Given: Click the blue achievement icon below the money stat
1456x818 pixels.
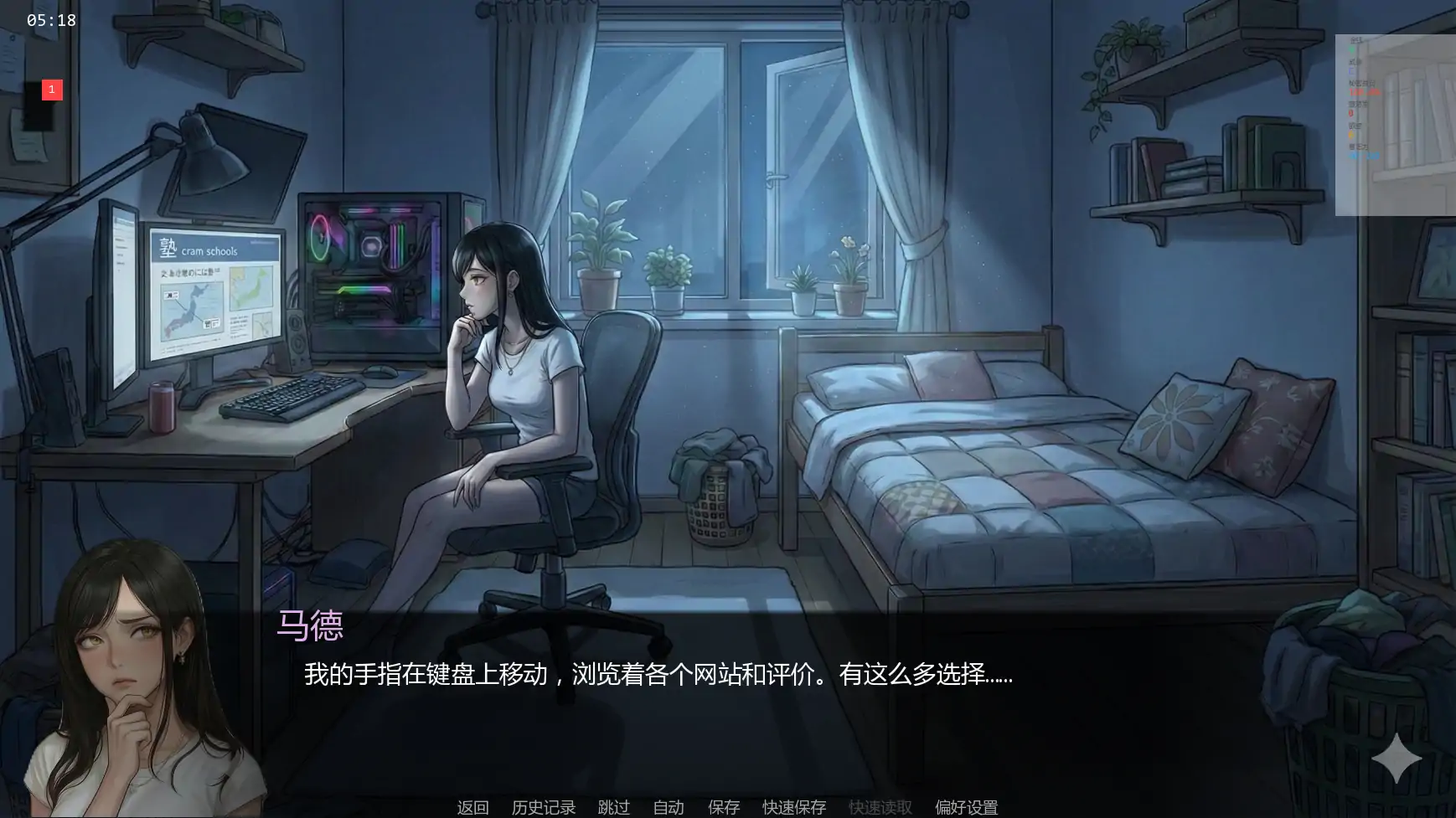Looking at the screenshot, I should tap(1351, 72).
